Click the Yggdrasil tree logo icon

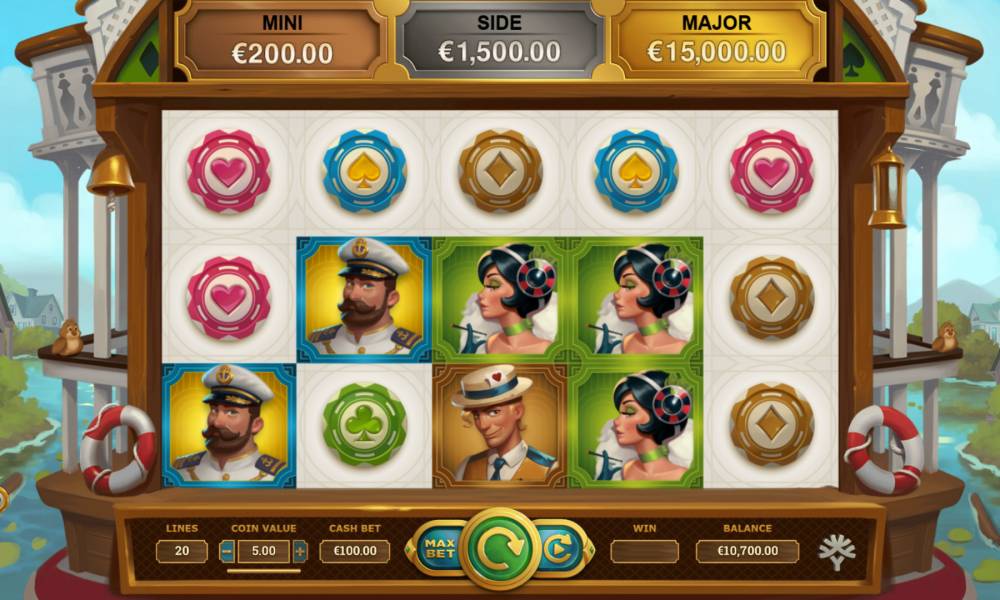(836, 551)
